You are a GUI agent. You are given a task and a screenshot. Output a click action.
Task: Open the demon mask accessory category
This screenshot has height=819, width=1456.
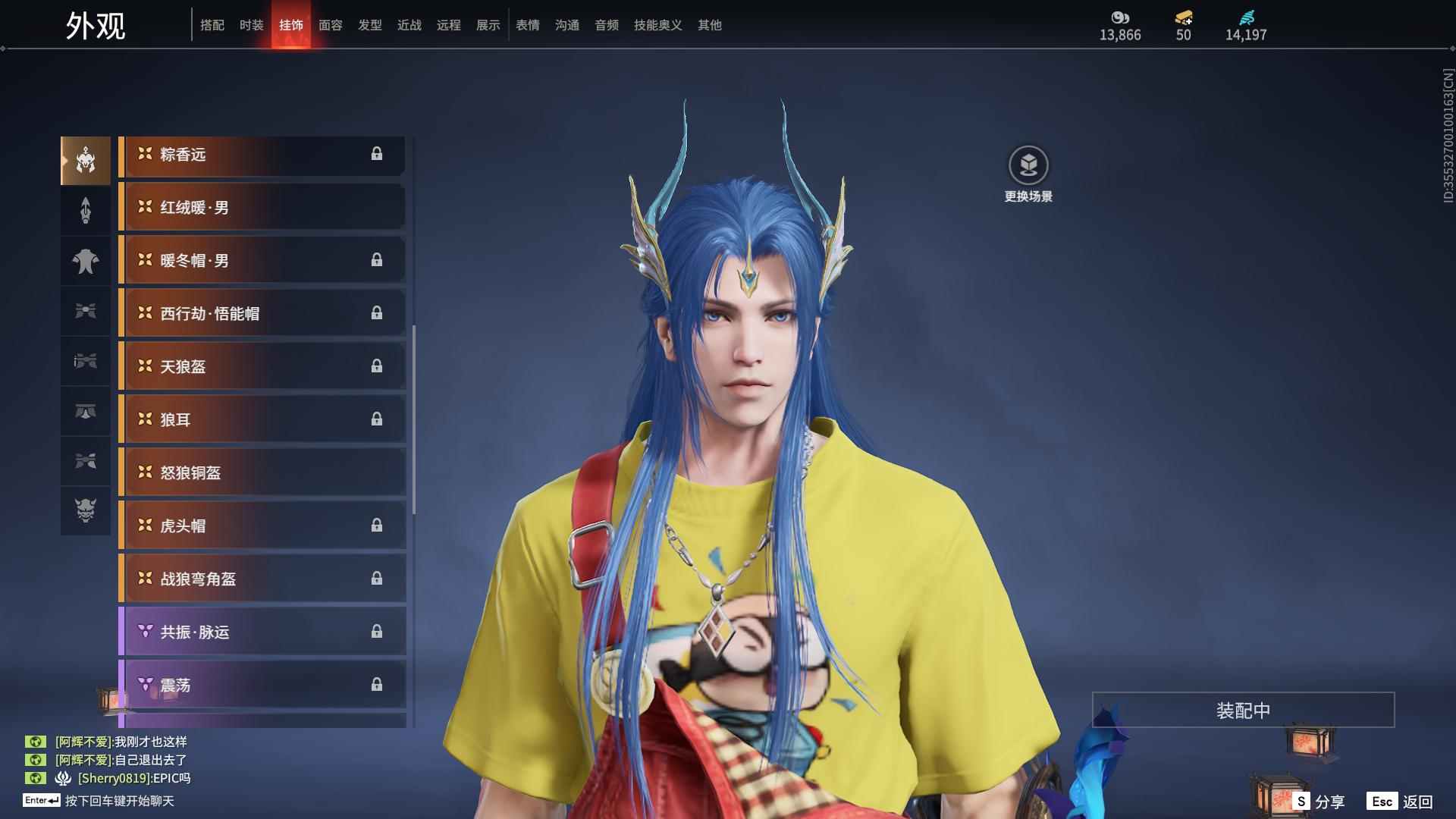click(86, 510)
